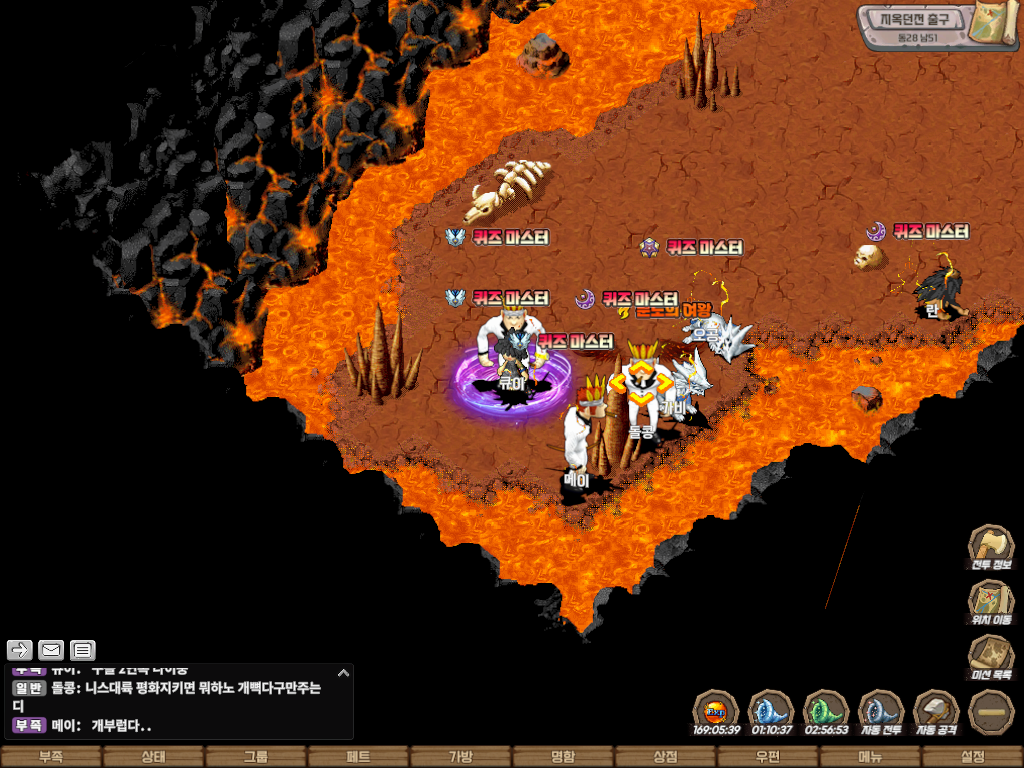Open the 메뉴 main menu

(x=870, y=757)
